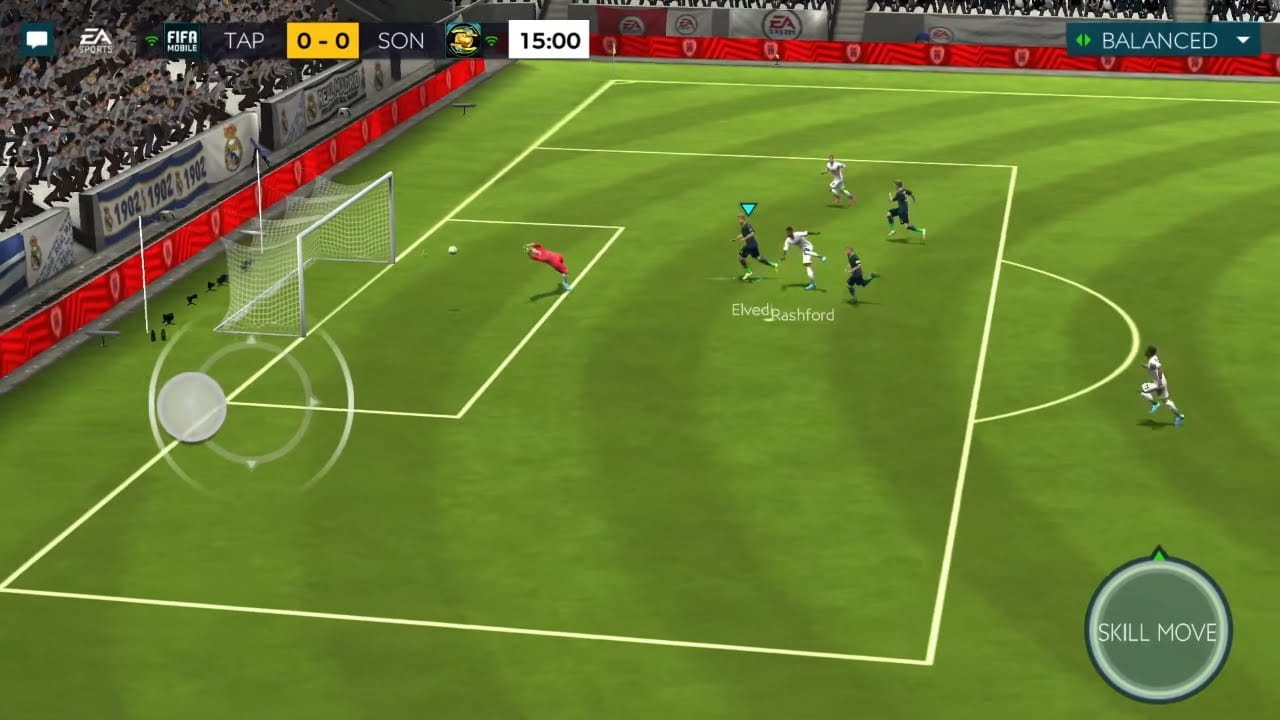Tap the cyan marker above the selected defender
Screen dimensions: 1280x720
pyautogui.click(x=746, y=209)
